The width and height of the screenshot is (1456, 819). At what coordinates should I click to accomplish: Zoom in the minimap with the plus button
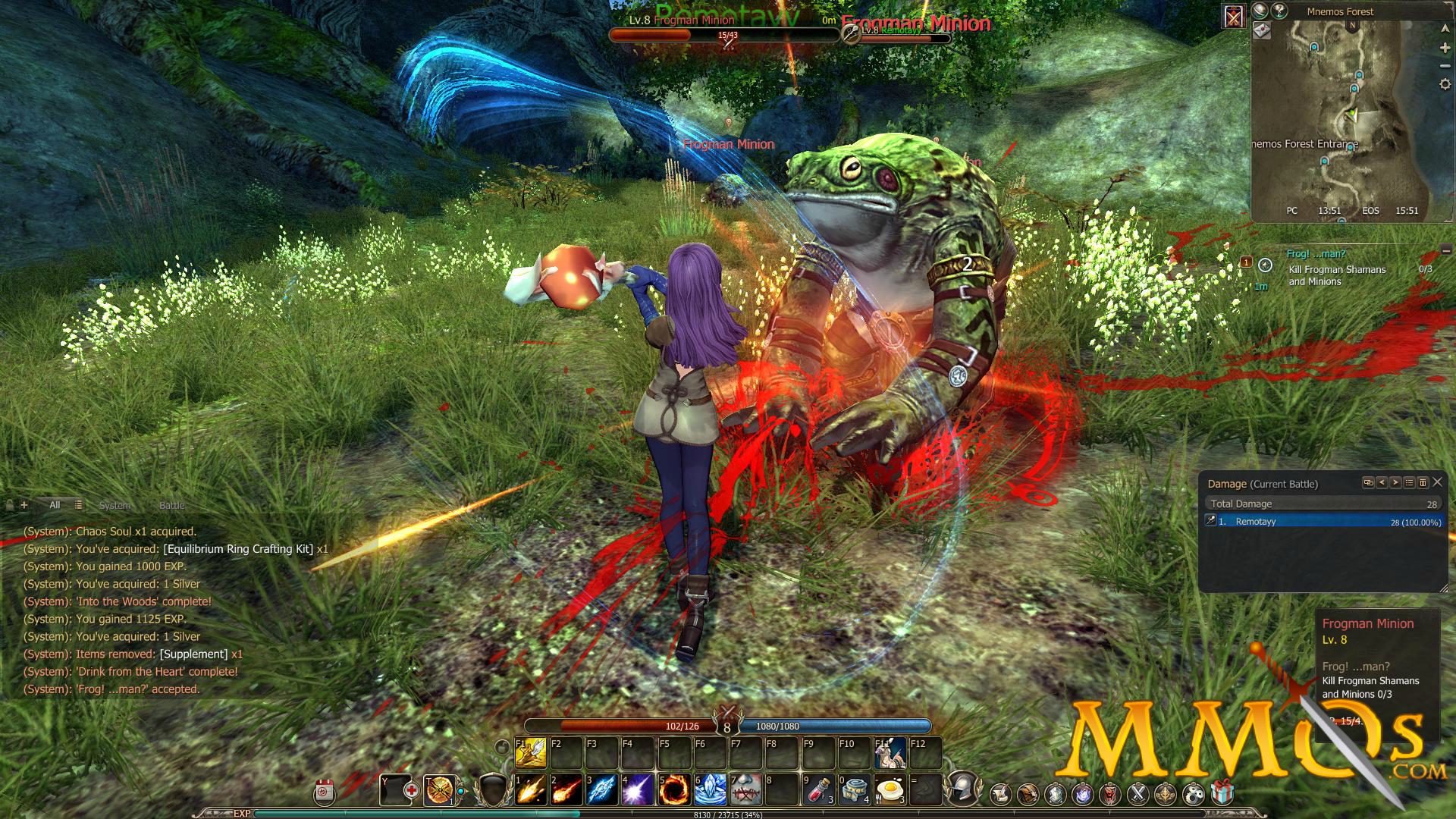tap(1445, 48)
